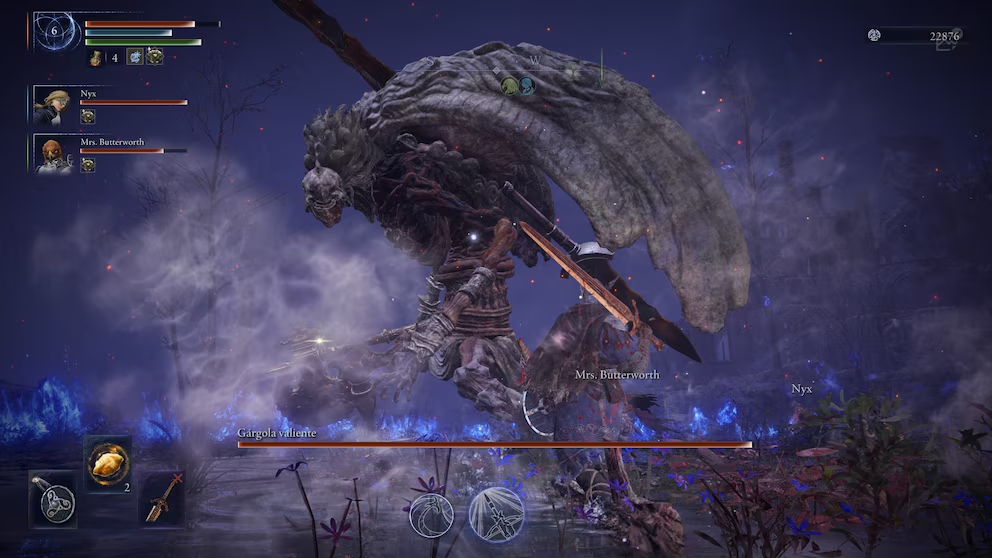Select Mrs. Butterworth's hawk portrait

point(53,155)
